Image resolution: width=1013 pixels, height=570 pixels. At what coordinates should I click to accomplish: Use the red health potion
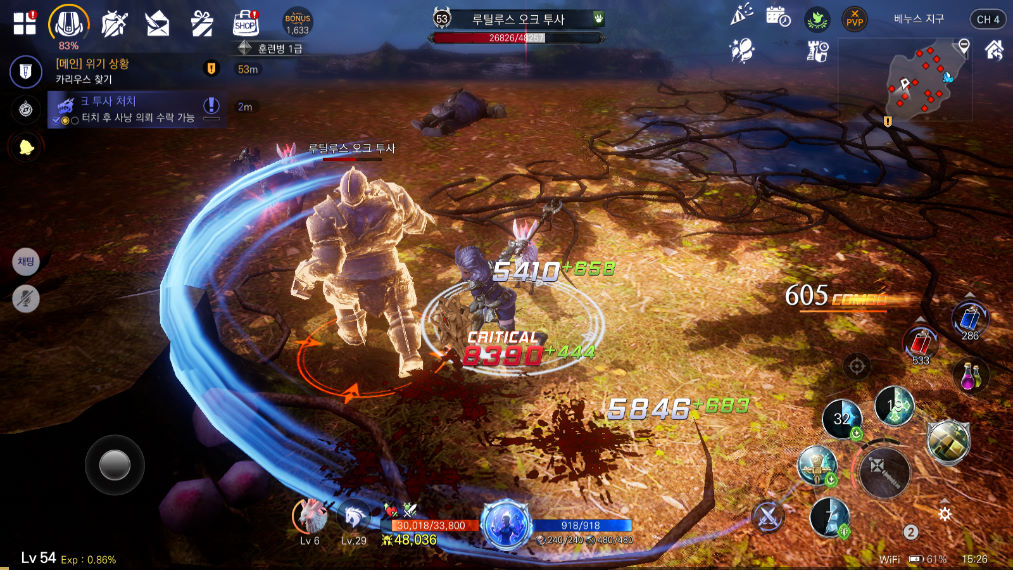click(x=920, y=342)
